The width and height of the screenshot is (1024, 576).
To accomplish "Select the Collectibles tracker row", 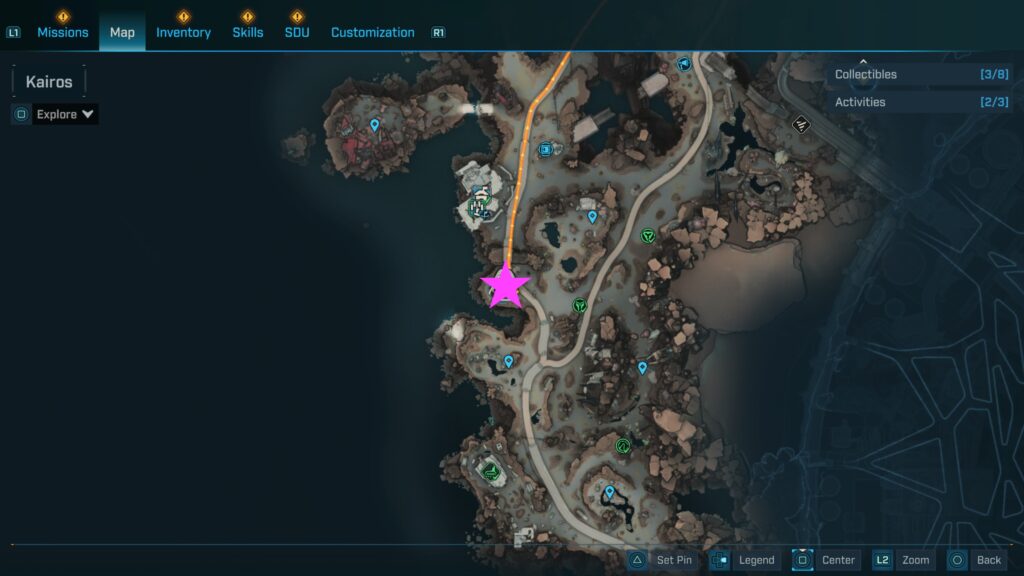I will coord(920,74).
